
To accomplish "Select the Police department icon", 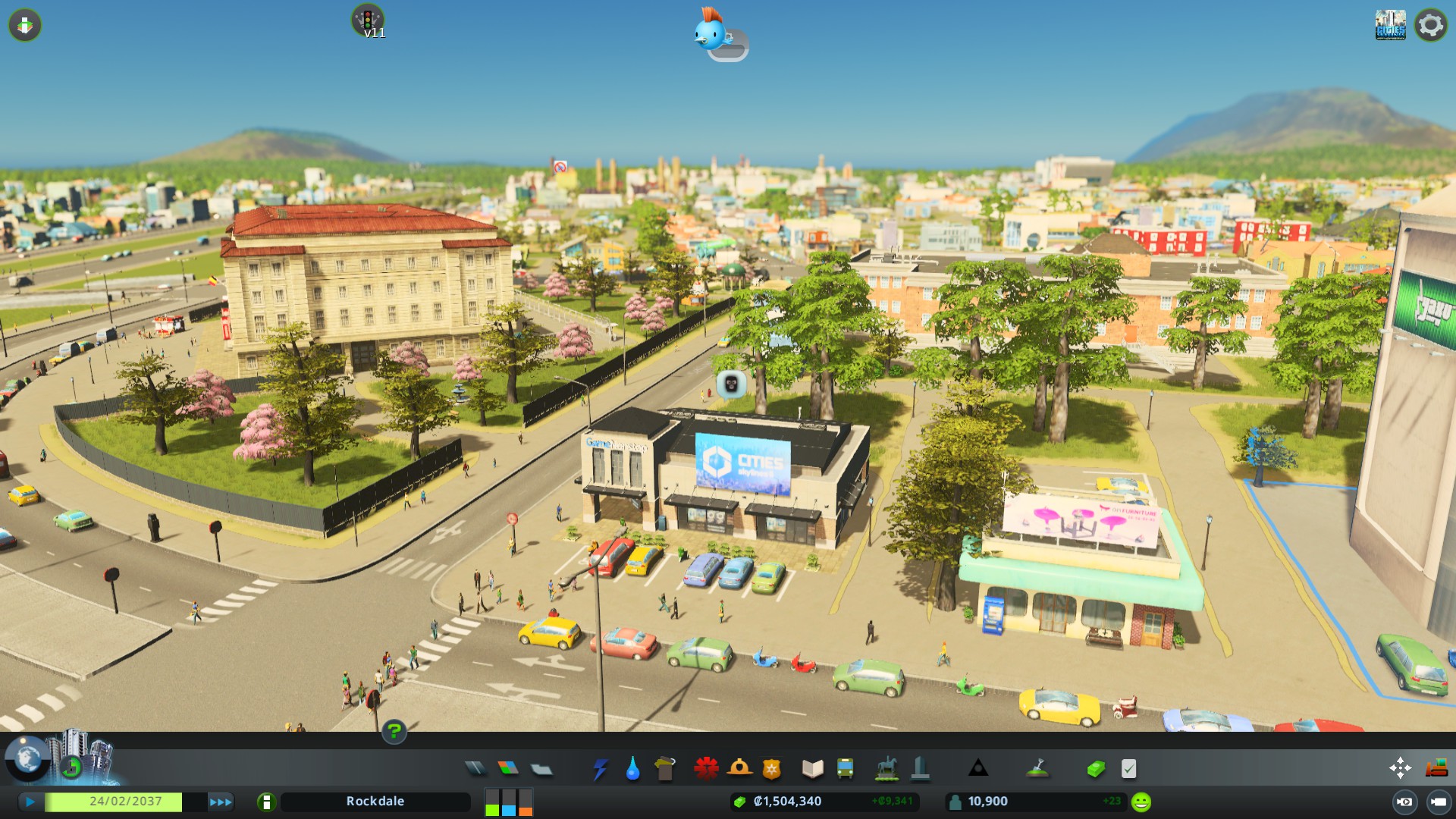I will tap(770, 768).
